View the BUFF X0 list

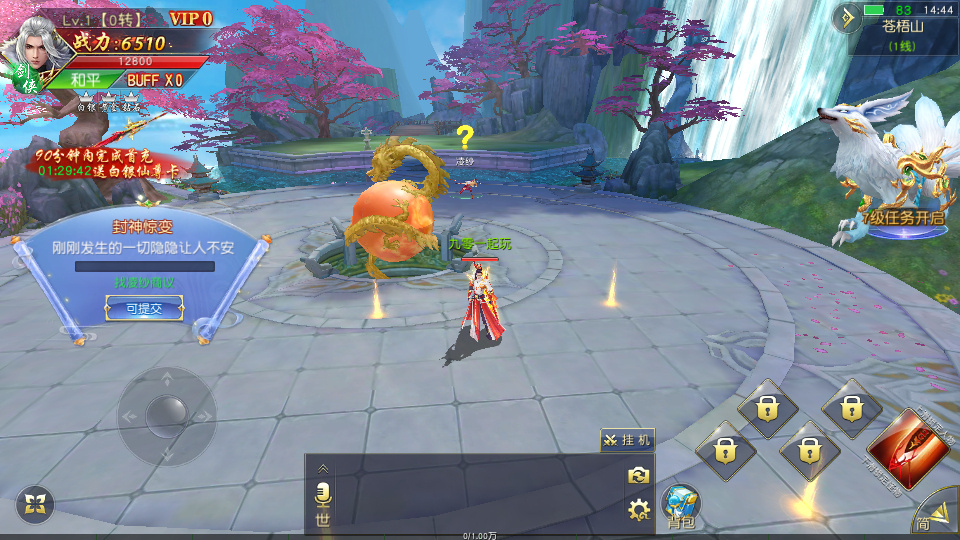pos(154,80)
